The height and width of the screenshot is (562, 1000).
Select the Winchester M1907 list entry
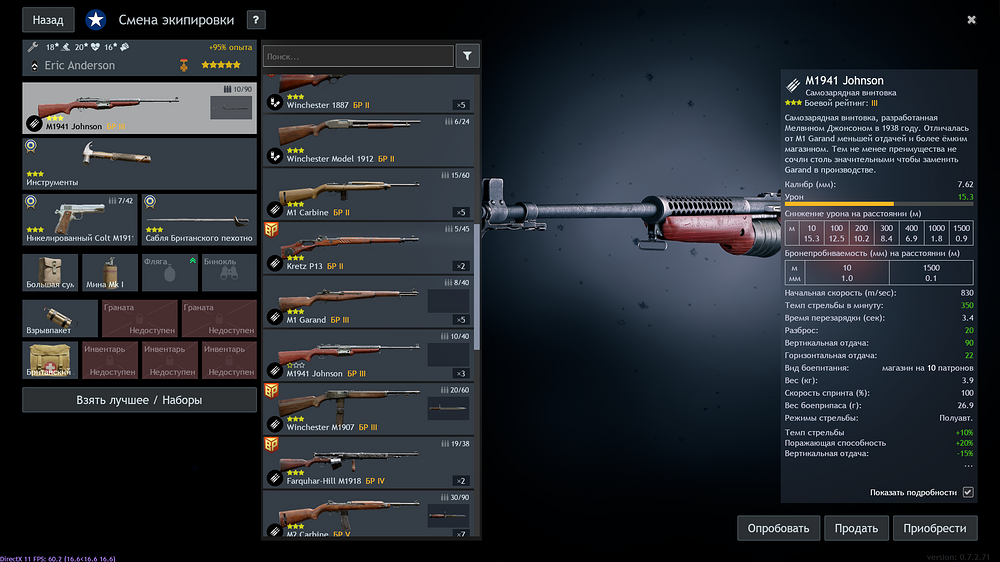[367, 410]
